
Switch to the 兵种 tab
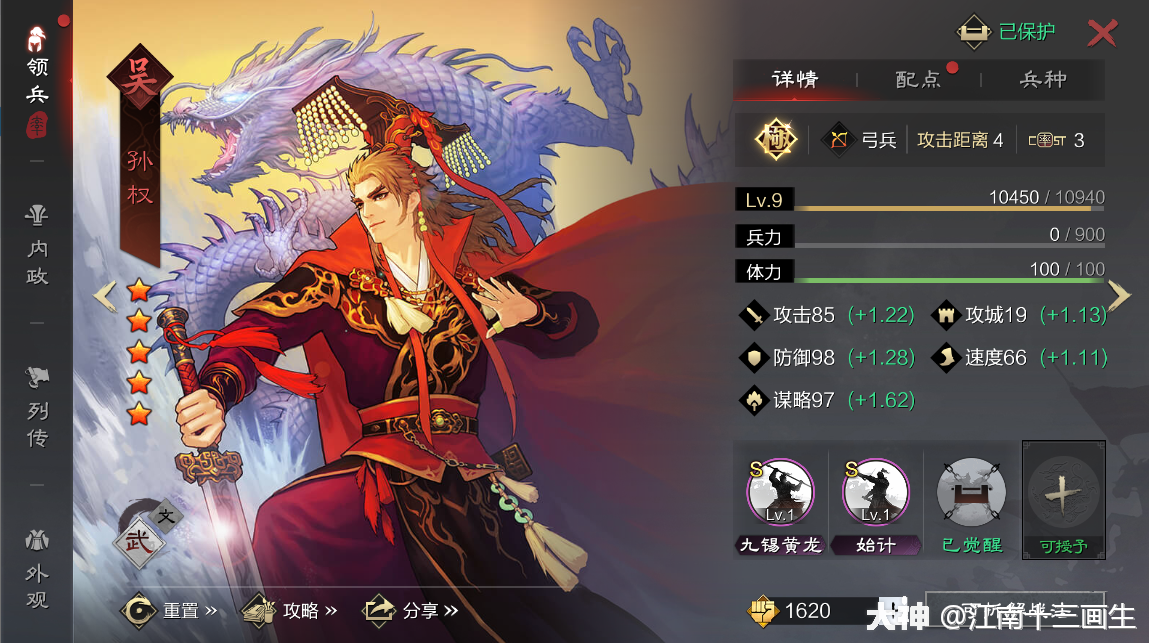click(x=1043, y=80)
